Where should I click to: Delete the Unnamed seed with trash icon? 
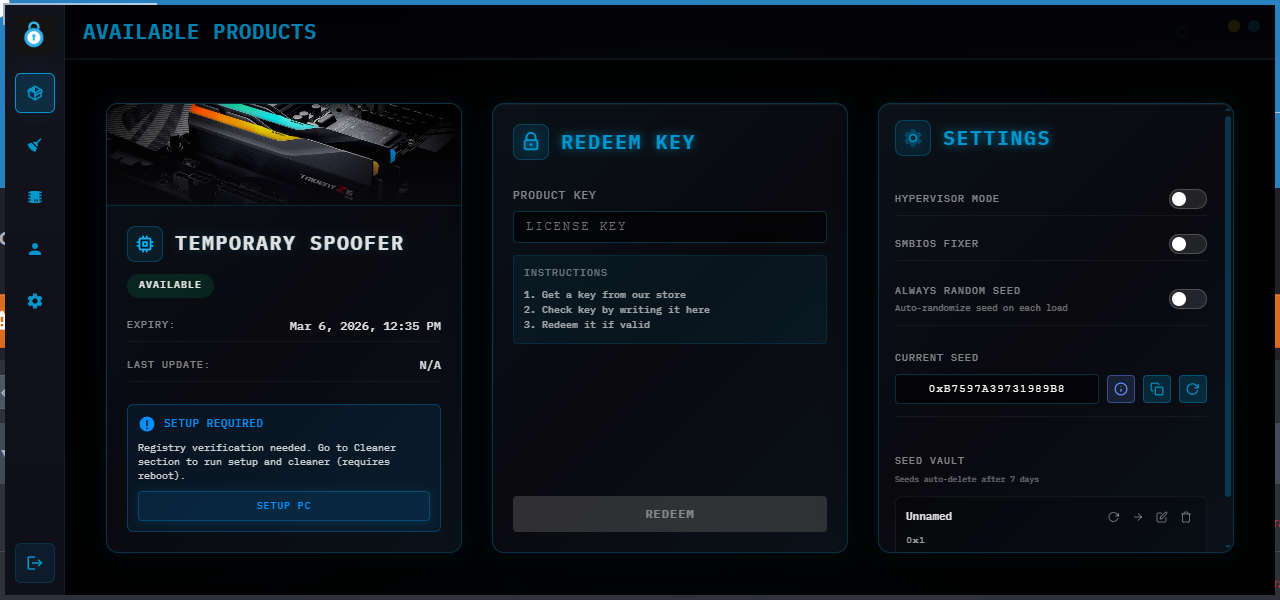click(x=1186, y=517)
